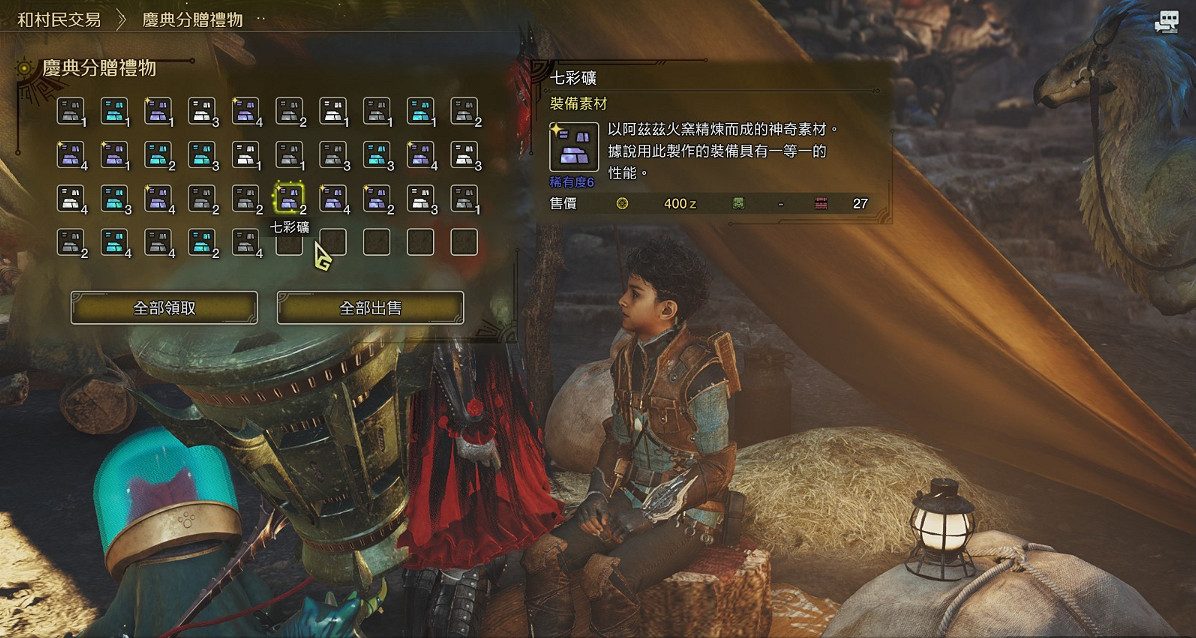
Task: Go back to 和村民交易 breadcrumb
Action: 59,19
